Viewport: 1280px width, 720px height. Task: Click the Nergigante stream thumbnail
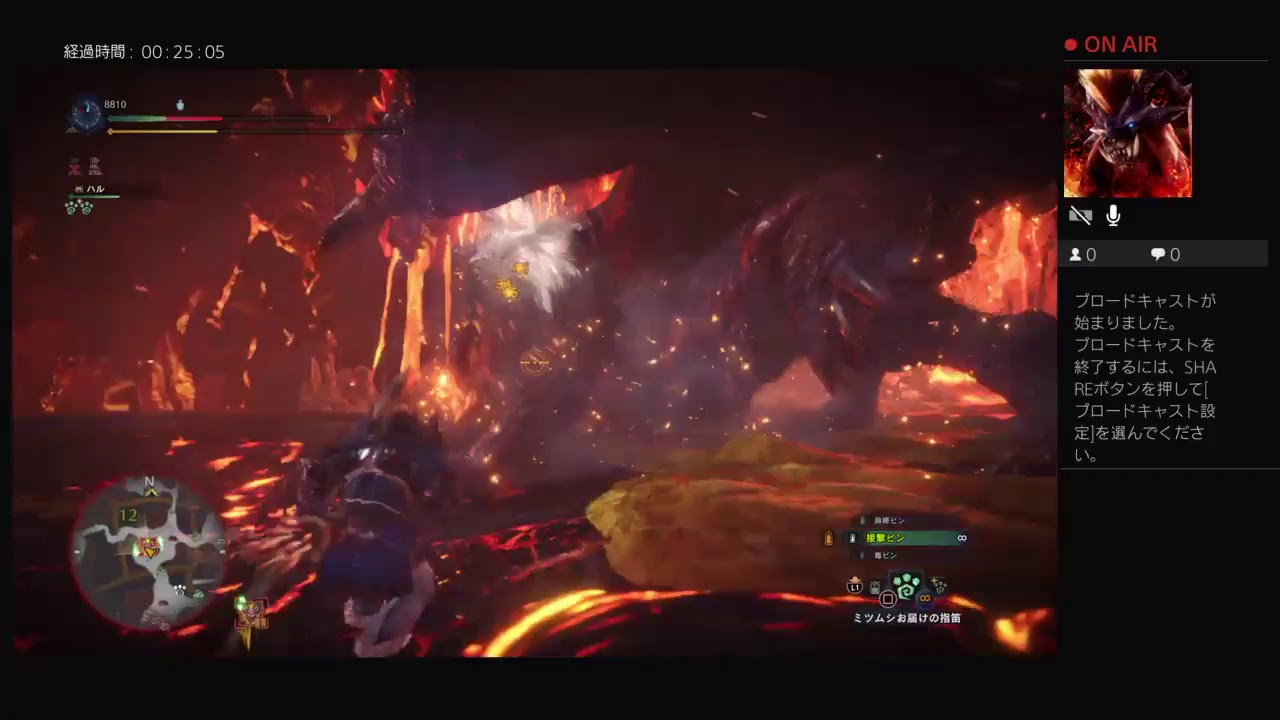pos(1127,133)
